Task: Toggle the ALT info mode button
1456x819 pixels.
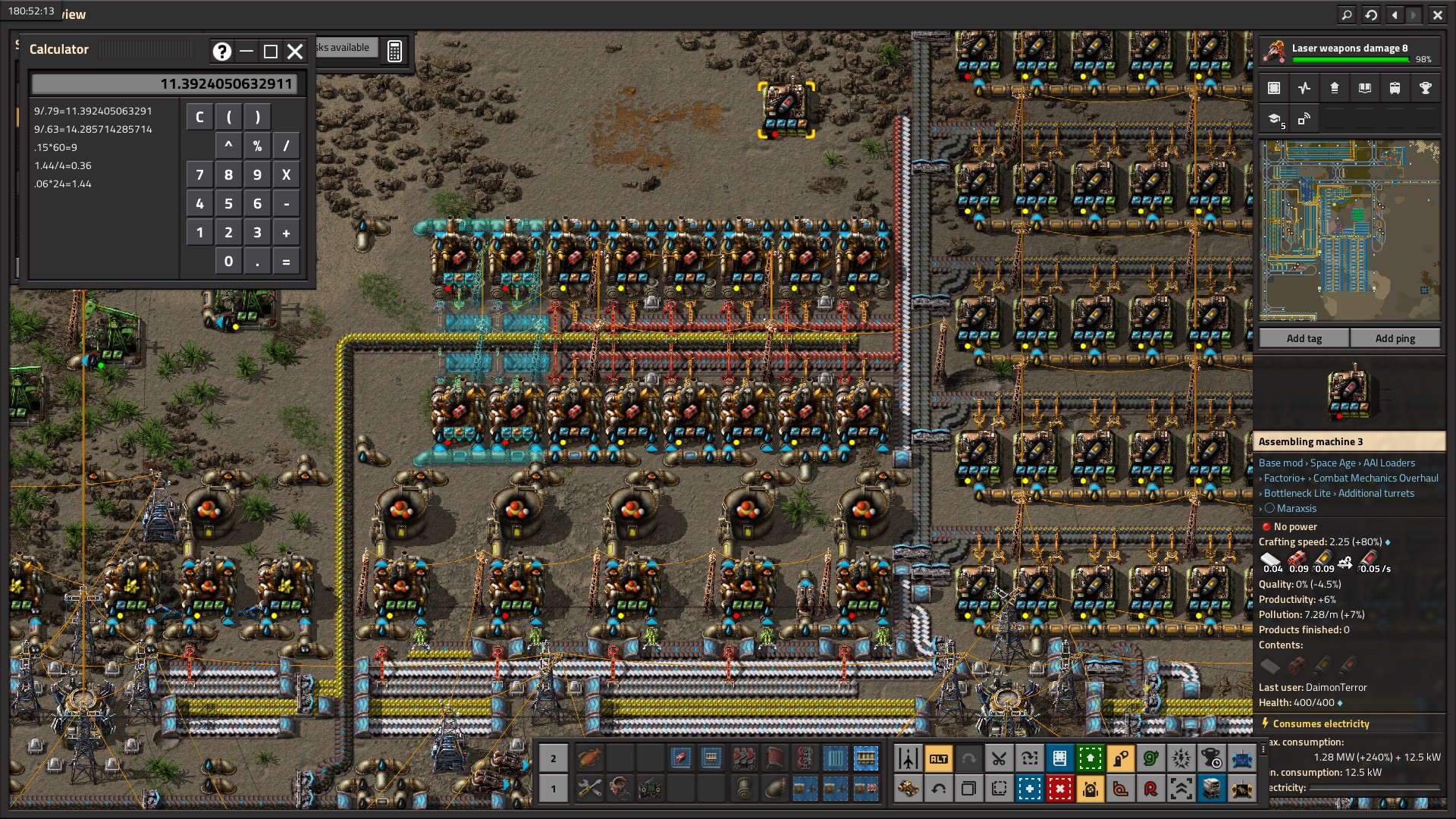Action: click(938, 758)
